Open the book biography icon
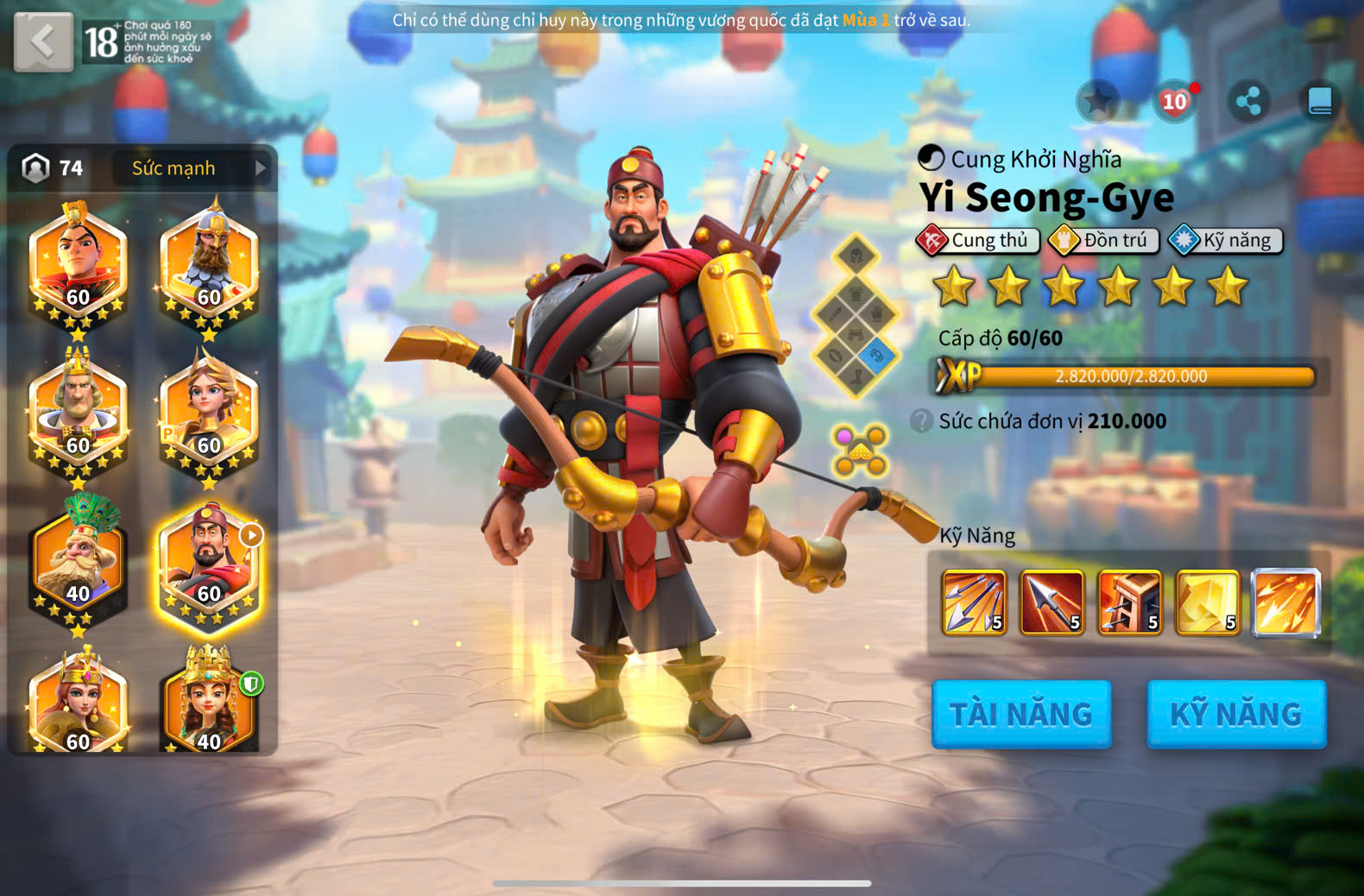 pyautogui.click(x=1320, y=102)
